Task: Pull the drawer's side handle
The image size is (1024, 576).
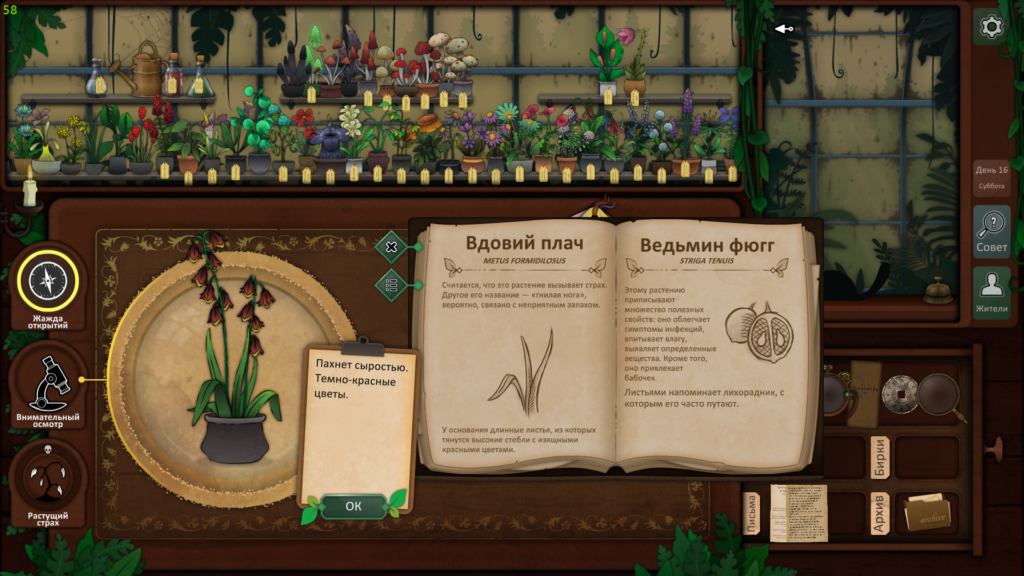Action: click(995, 449)
